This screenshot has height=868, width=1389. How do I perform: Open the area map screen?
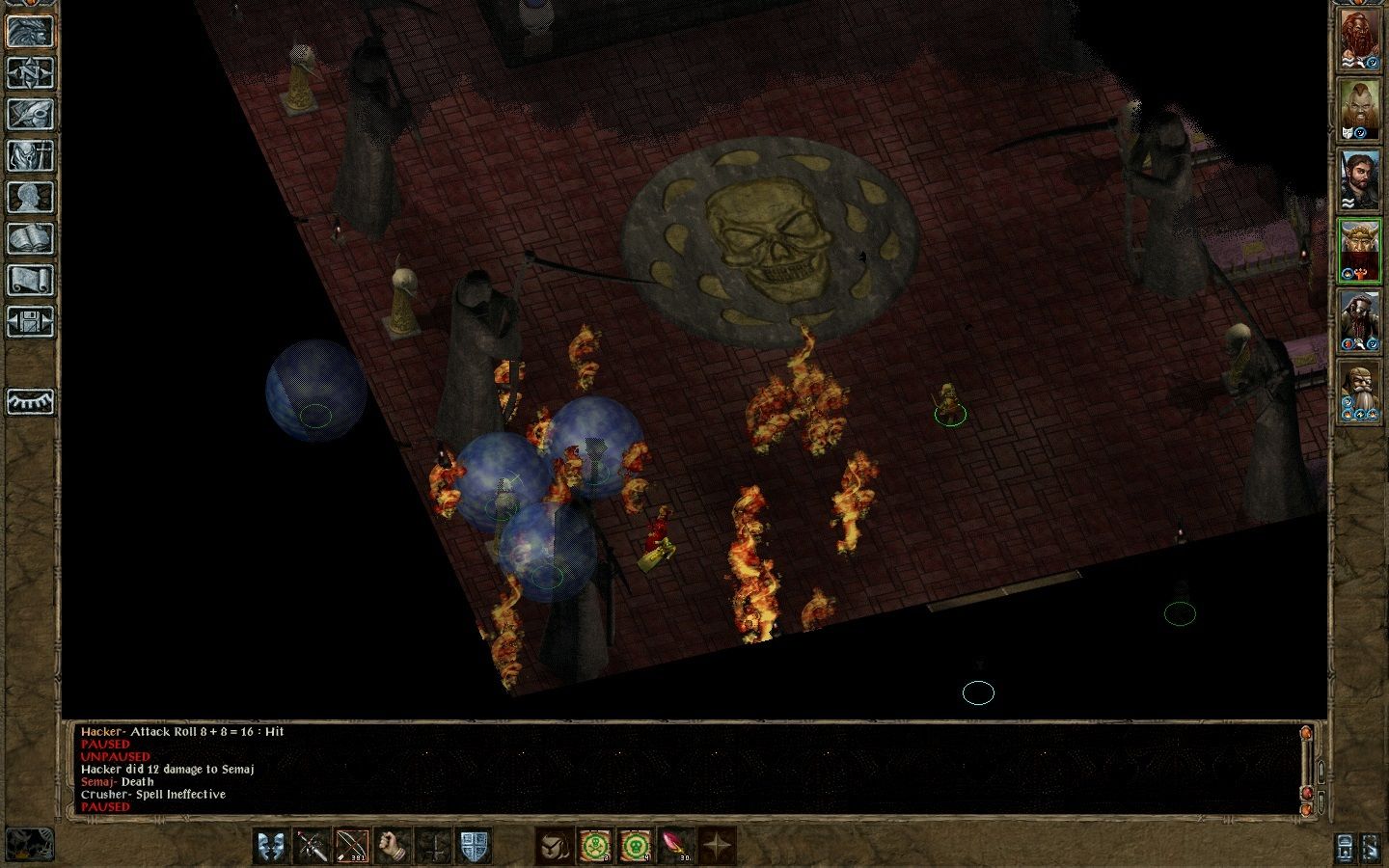(31, 71)
